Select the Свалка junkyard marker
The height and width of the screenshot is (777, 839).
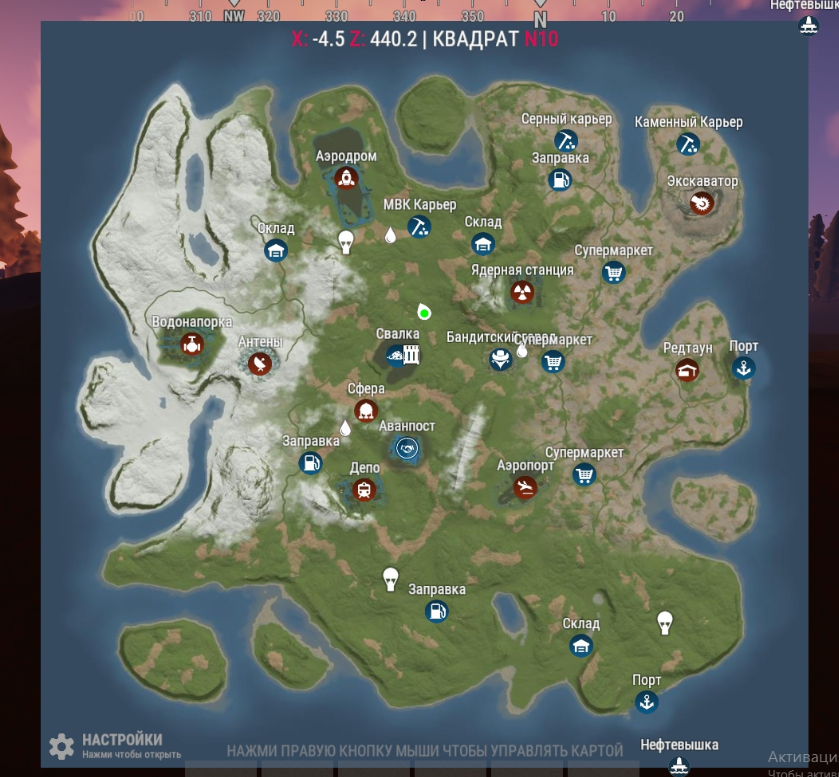point(397,355)
